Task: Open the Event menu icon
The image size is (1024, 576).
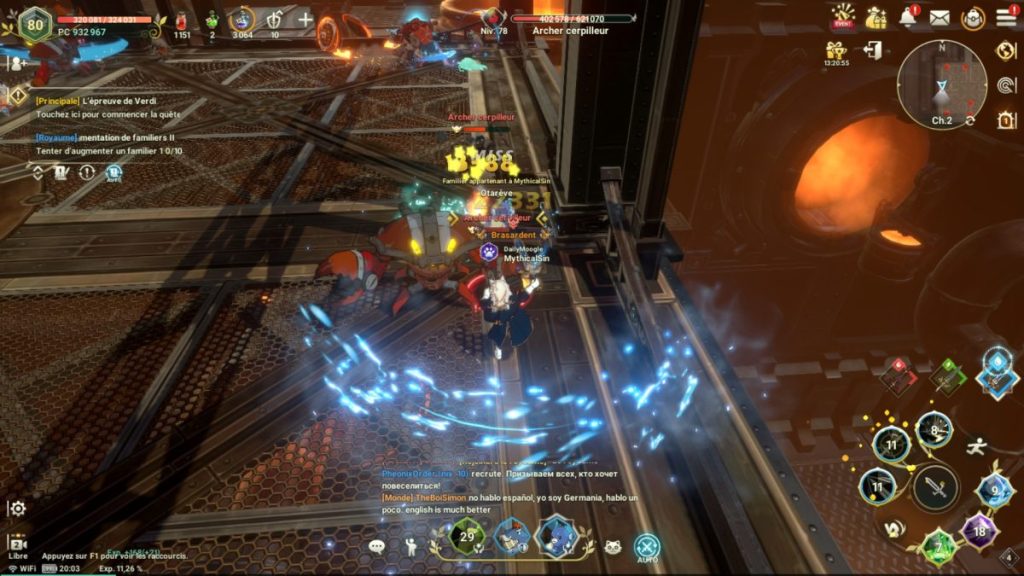Action: (843, 17)
